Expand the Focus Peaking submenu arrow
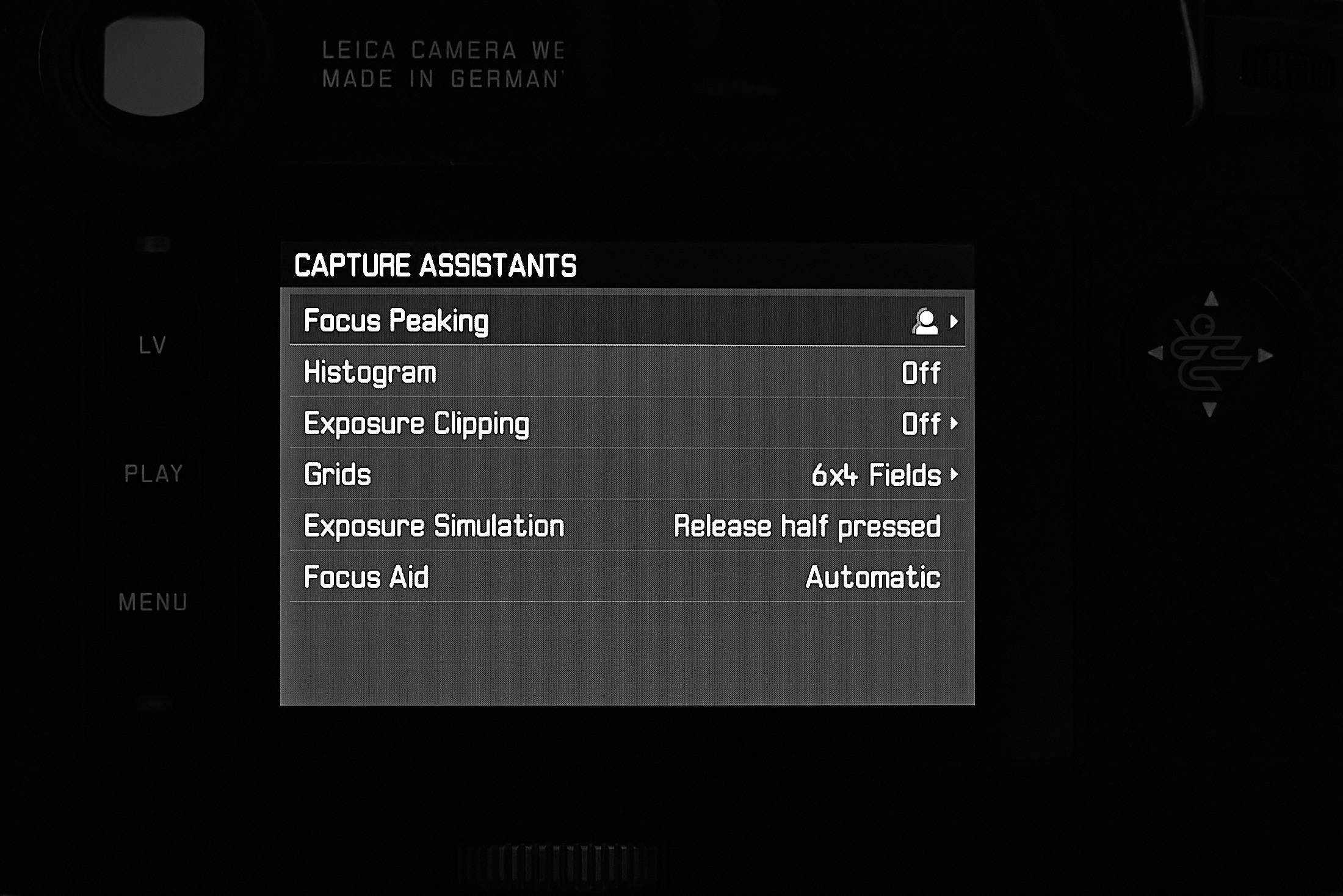This screenshot has height=896, width=1343. tap(954, 321)
